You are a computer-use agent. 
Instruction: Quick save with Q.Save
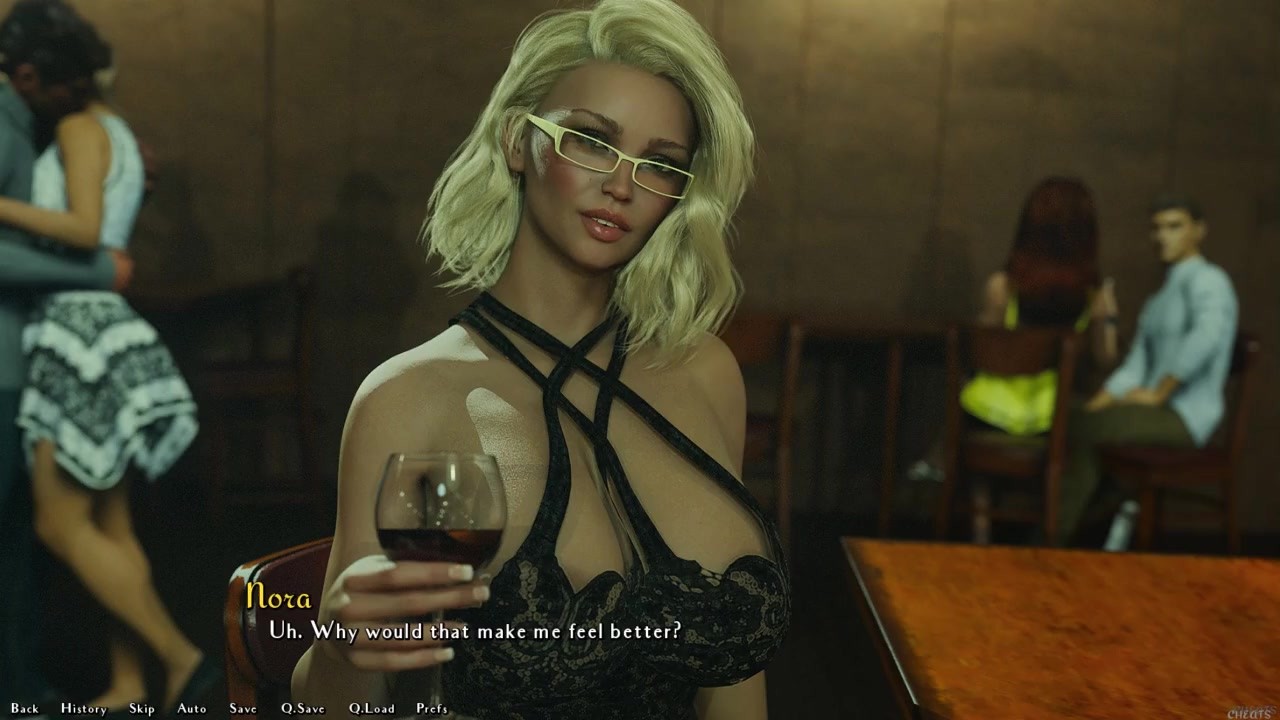tap(303, 708)
